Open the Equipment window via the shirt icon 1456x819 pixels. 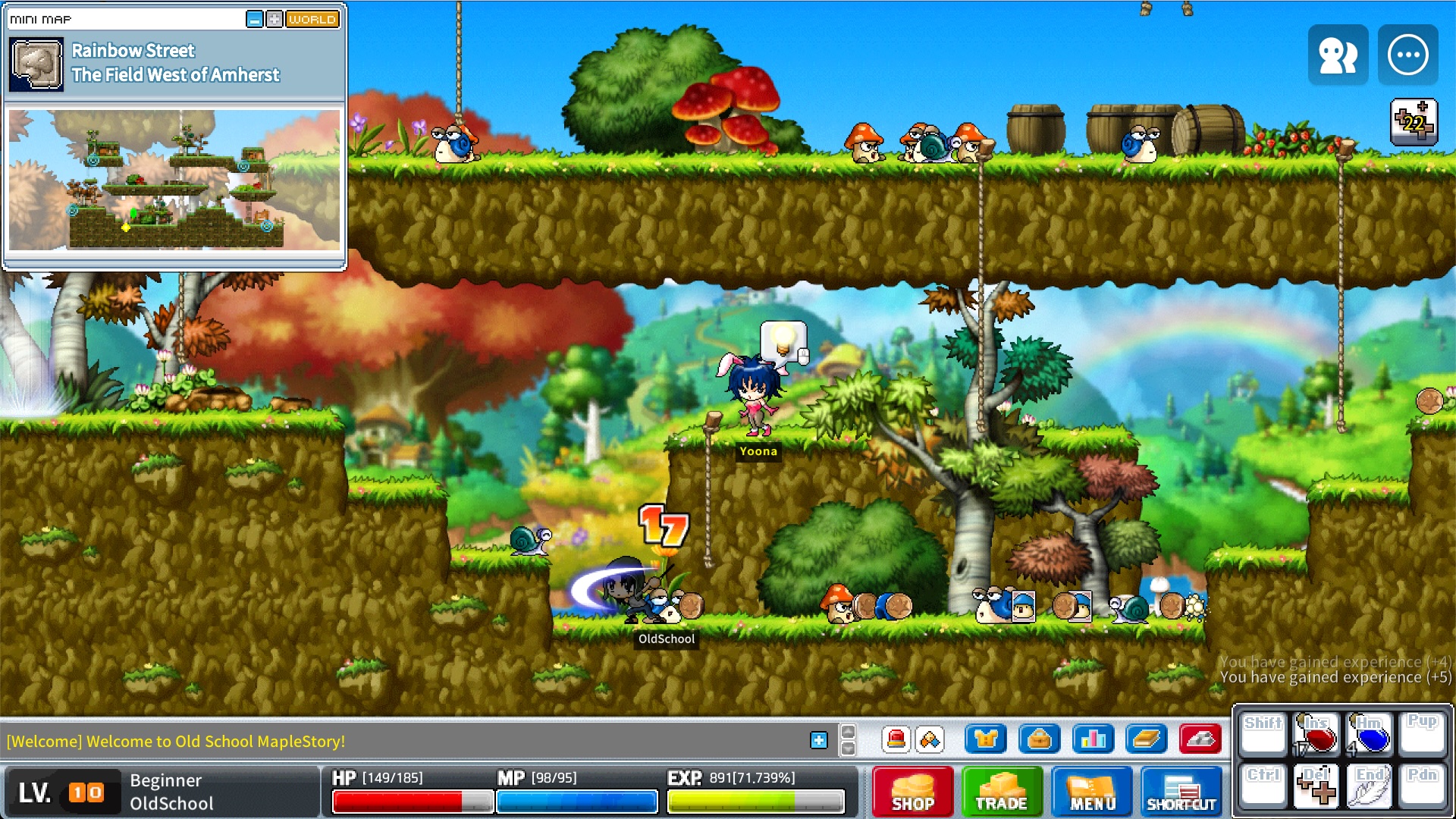986,739
